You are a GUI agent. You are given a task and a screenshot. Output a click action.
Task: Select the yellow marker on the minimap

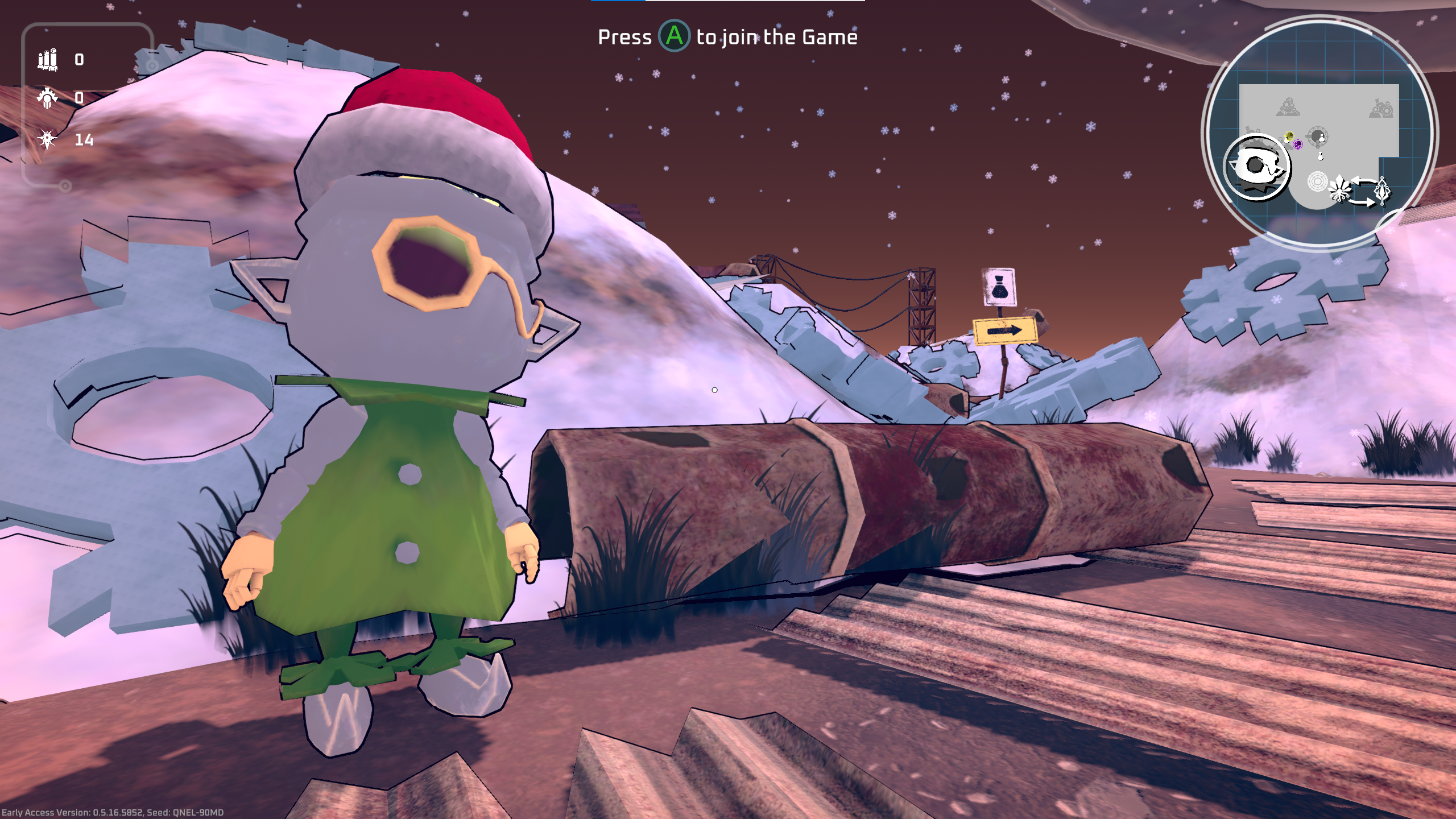pyautogui.click(x=1289, y=135)
